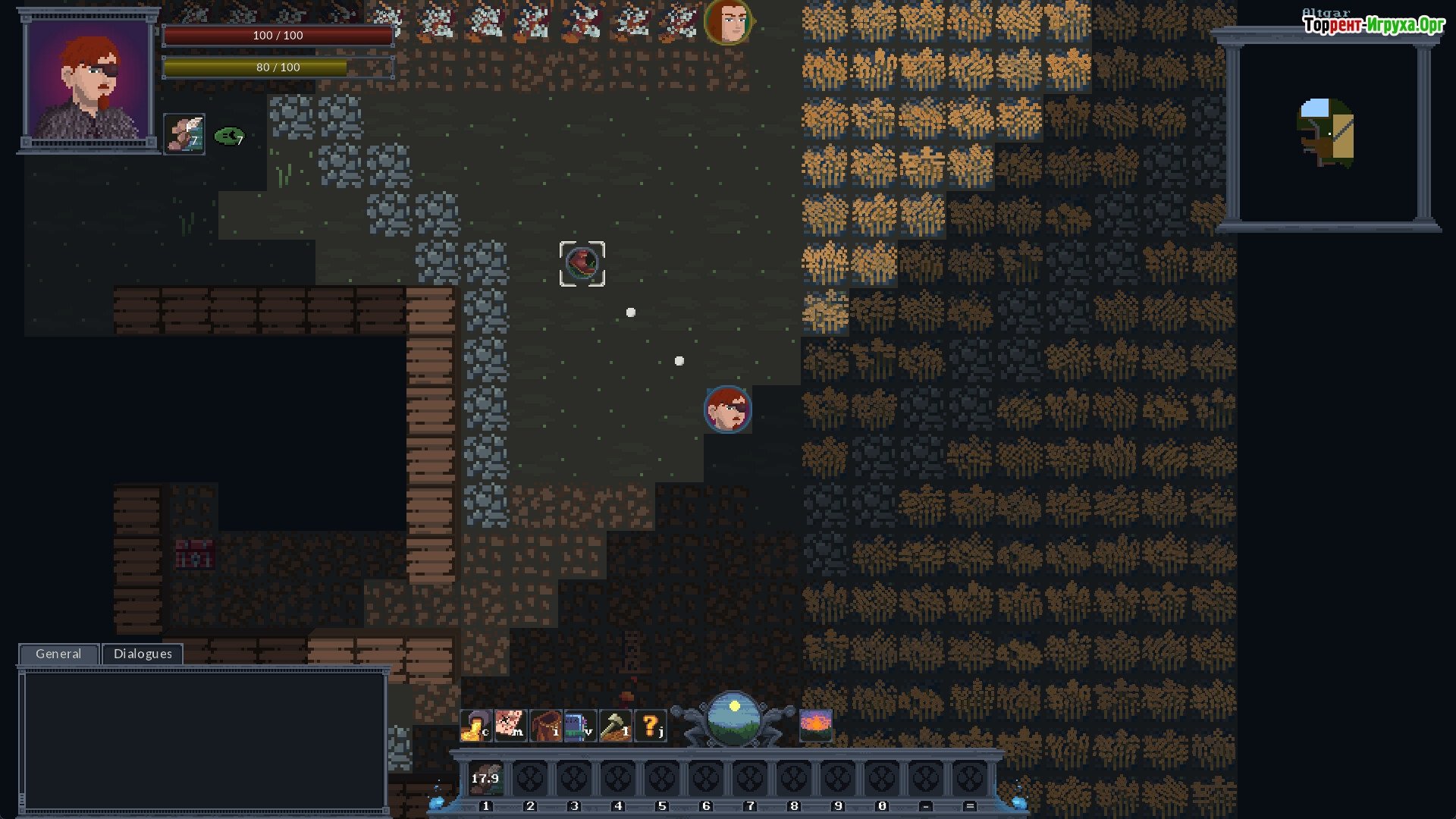Open the hammer crafting icon
This screenshot has height=819, width=1456.
point(615,726)
